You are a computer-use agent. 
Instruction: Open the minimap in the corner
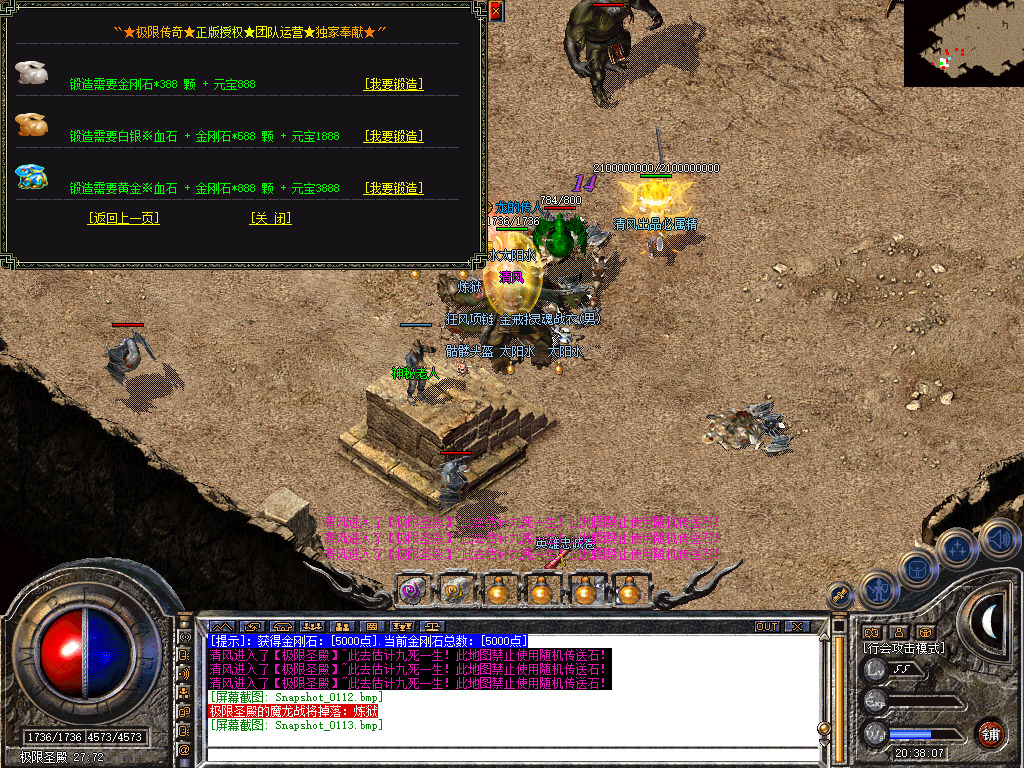pyautogui.click(x=963, y=43)
